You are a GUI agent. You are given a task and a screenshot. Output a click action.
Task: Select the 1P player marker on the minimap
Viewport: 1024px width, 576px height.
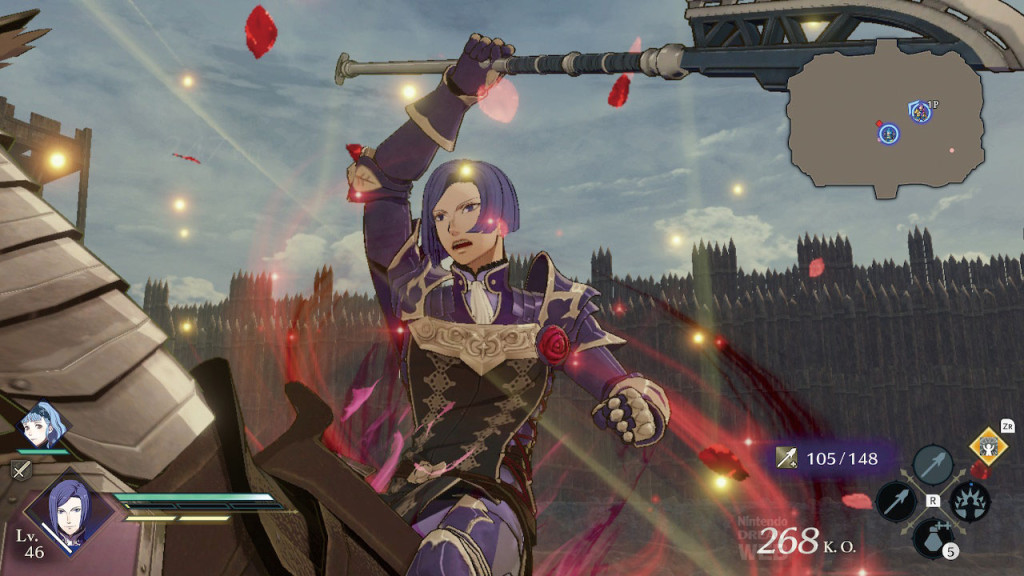tap(920, 112)
